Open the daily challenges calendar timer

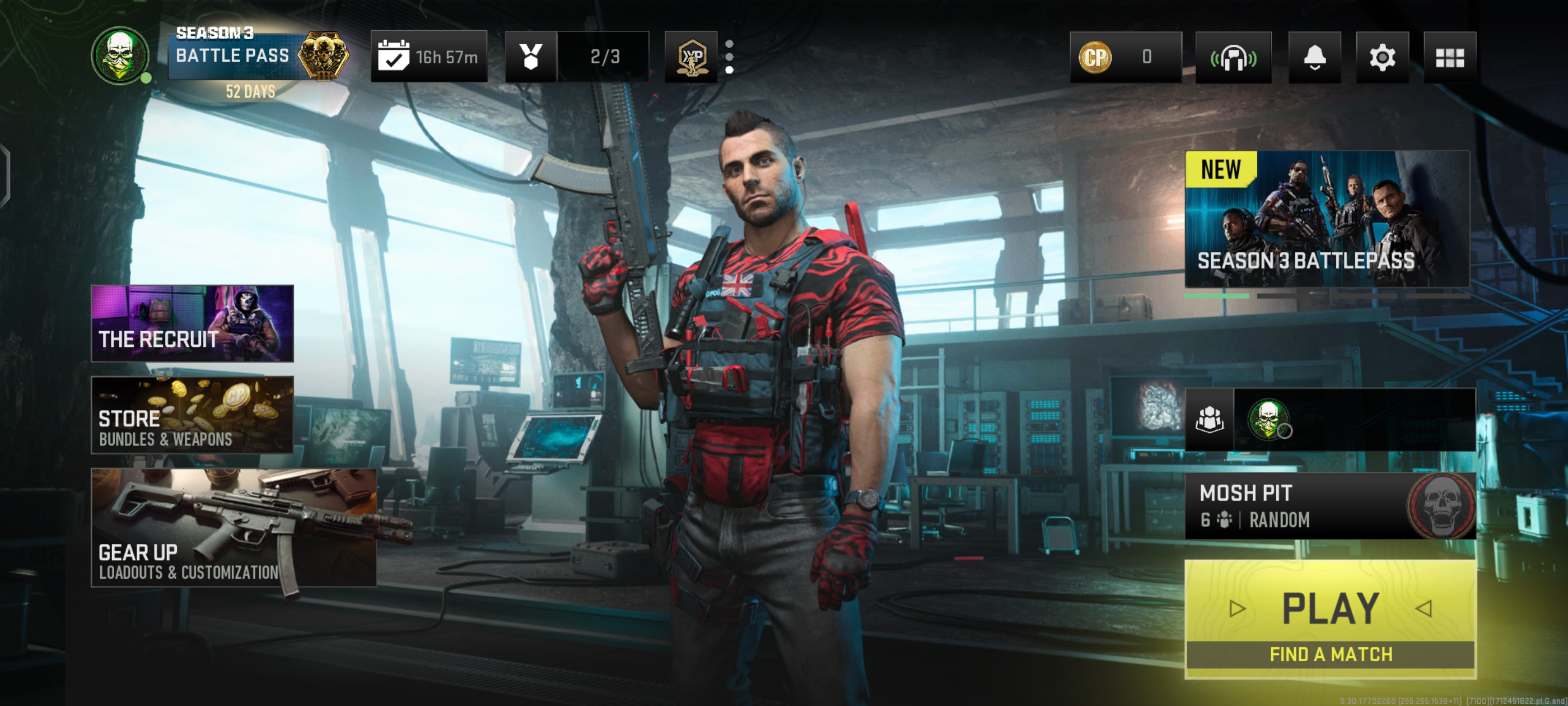point(428,57)
